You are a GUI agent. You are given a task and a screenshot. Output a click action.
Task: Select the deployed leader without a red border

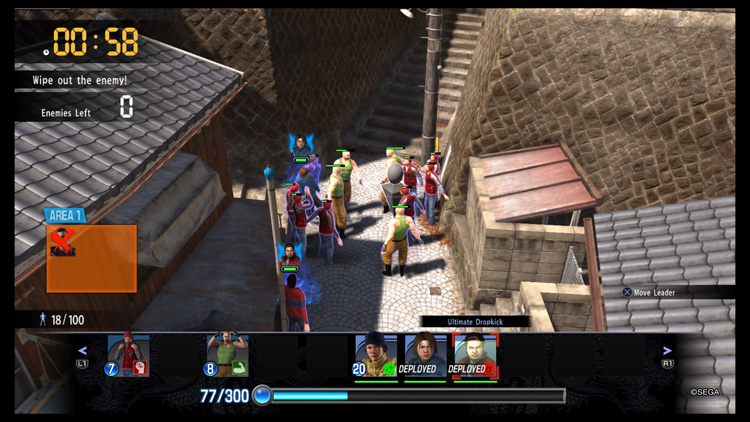pos(423,356)
